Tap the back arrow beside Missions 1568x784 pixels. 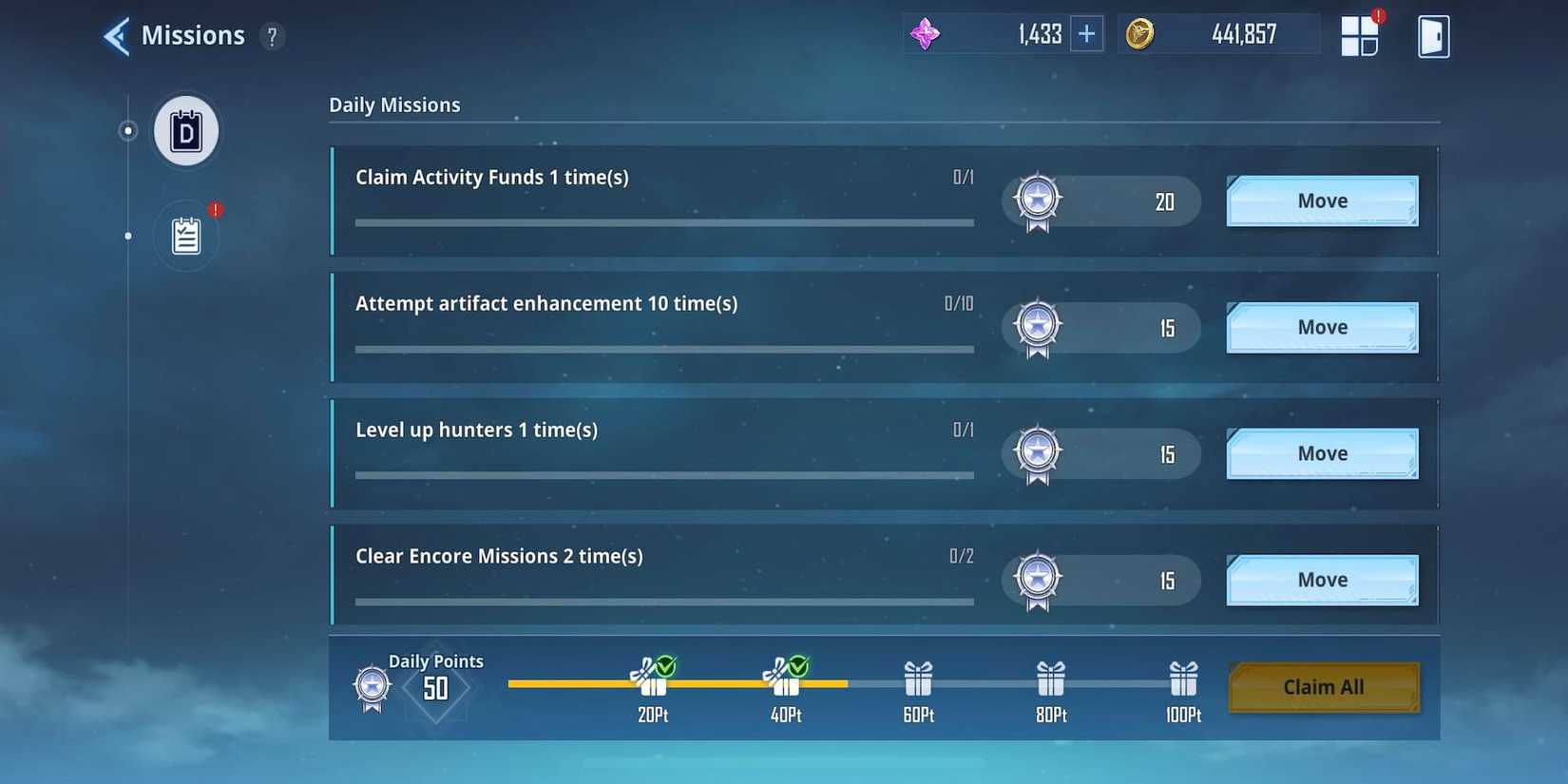point(114,34)
